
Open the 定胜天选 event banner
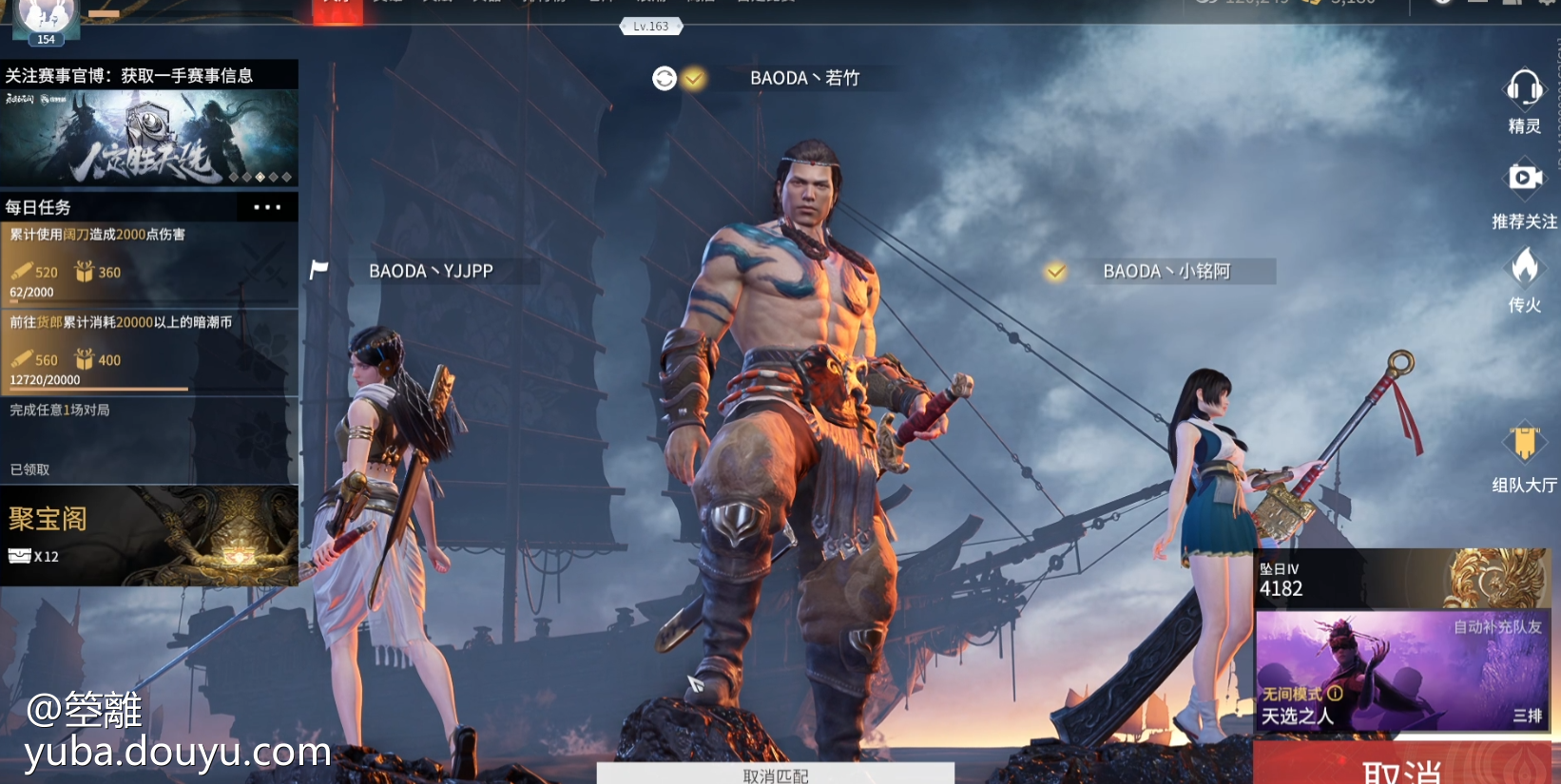tap(149, 138)
